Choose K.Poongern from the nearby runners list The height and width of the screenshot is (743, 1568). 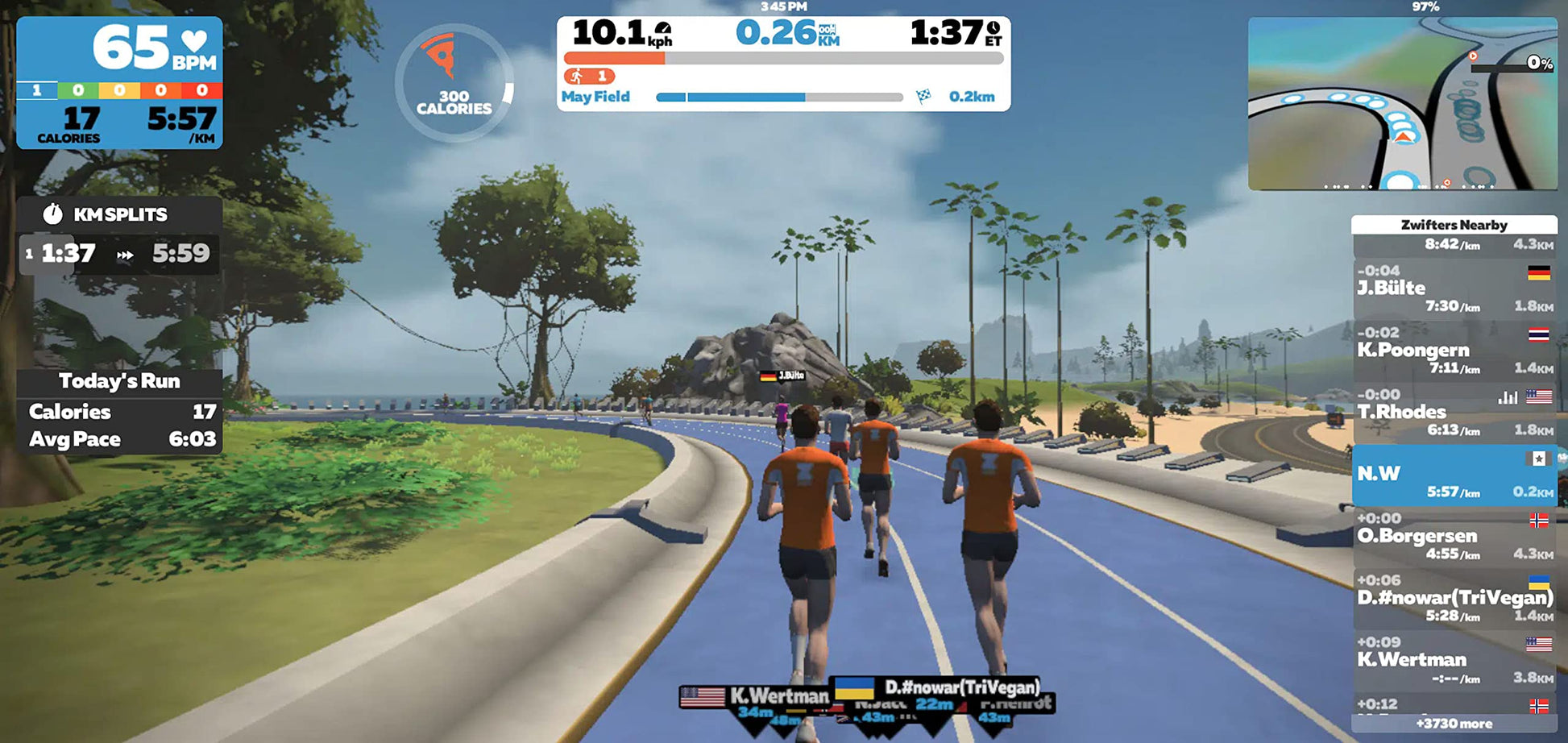(x=1454, y=351)
